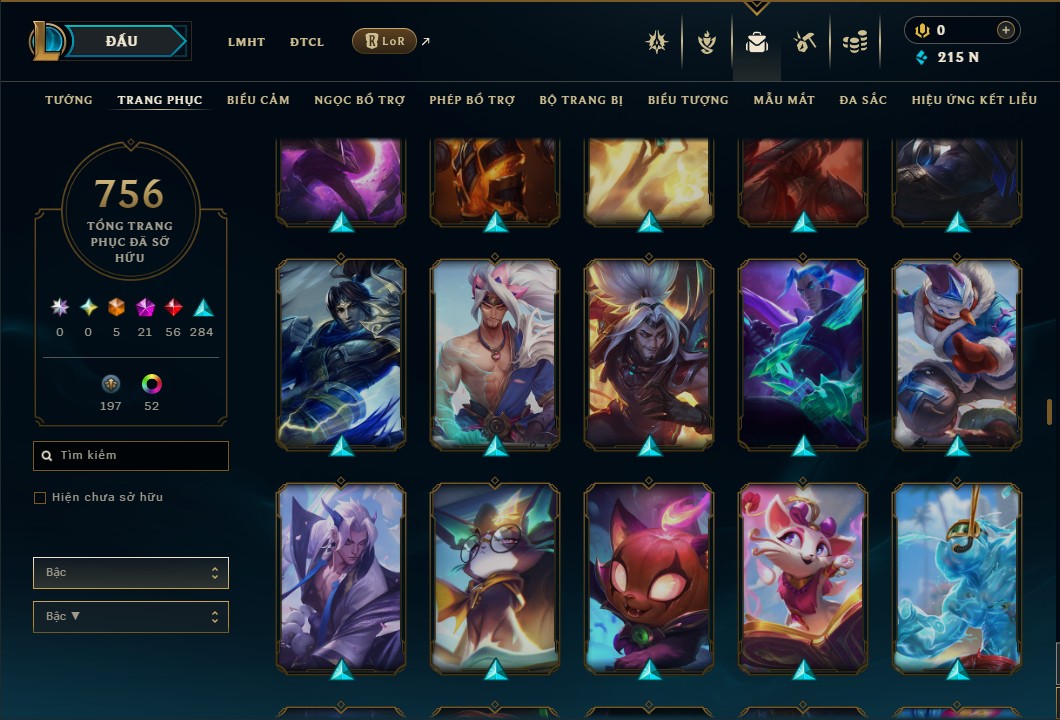The width and height of the screenshot is (1060, 720).
Task: Switch to the MẪU MẮT tab
Action: pos(784,100)
